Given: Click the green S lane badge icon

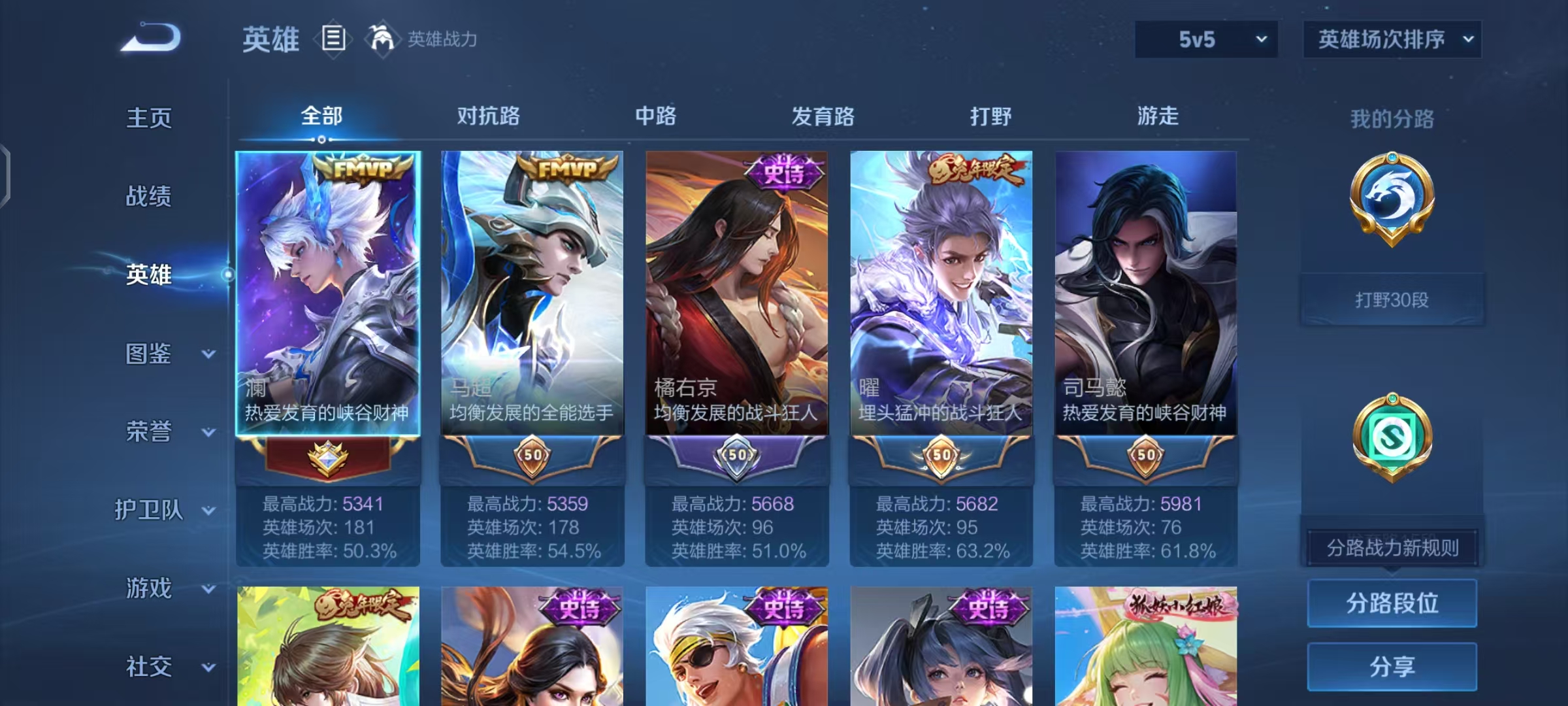Looking at the screenshot, I should (x=1392, y=435).
